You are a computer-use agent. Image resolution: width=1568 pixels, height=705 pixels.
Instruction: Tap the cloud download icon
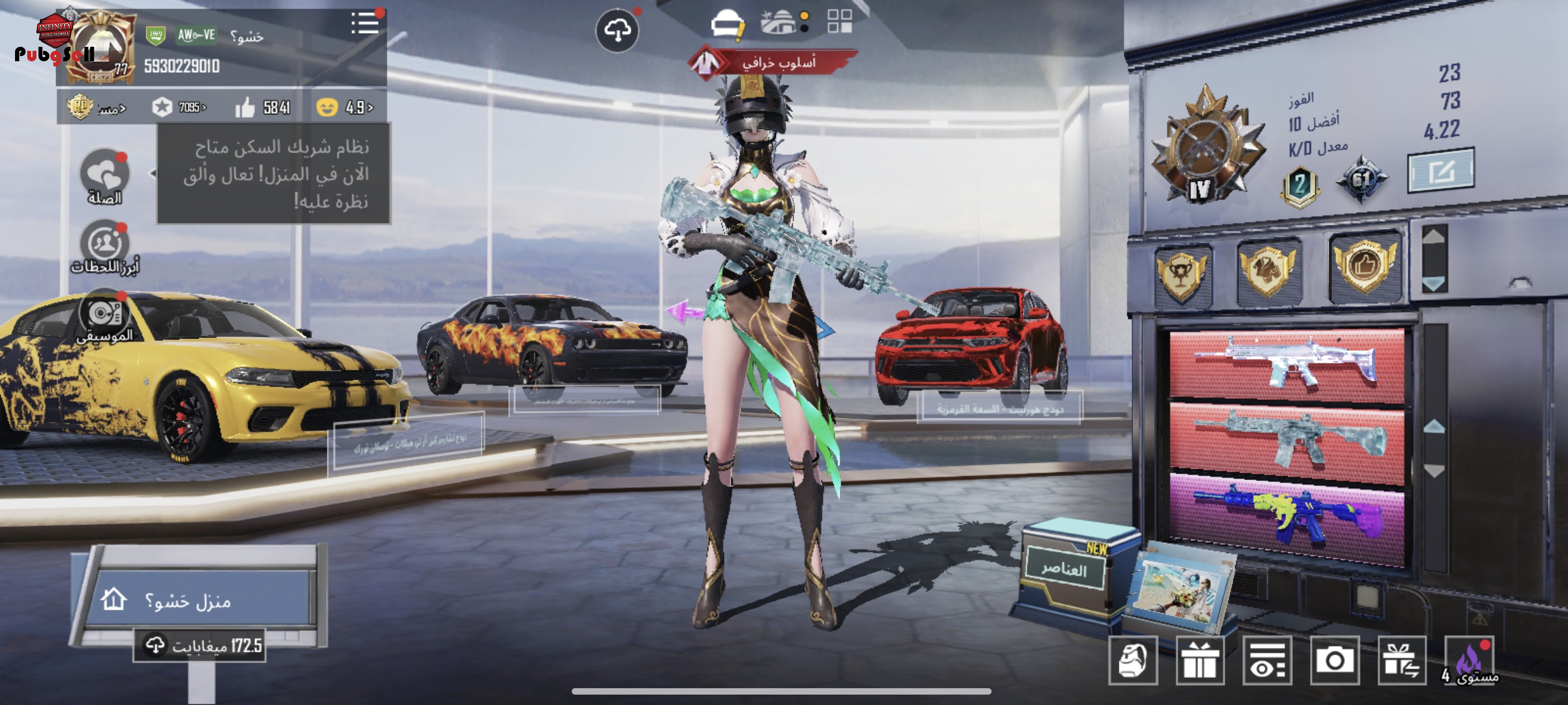pos(616,31)
